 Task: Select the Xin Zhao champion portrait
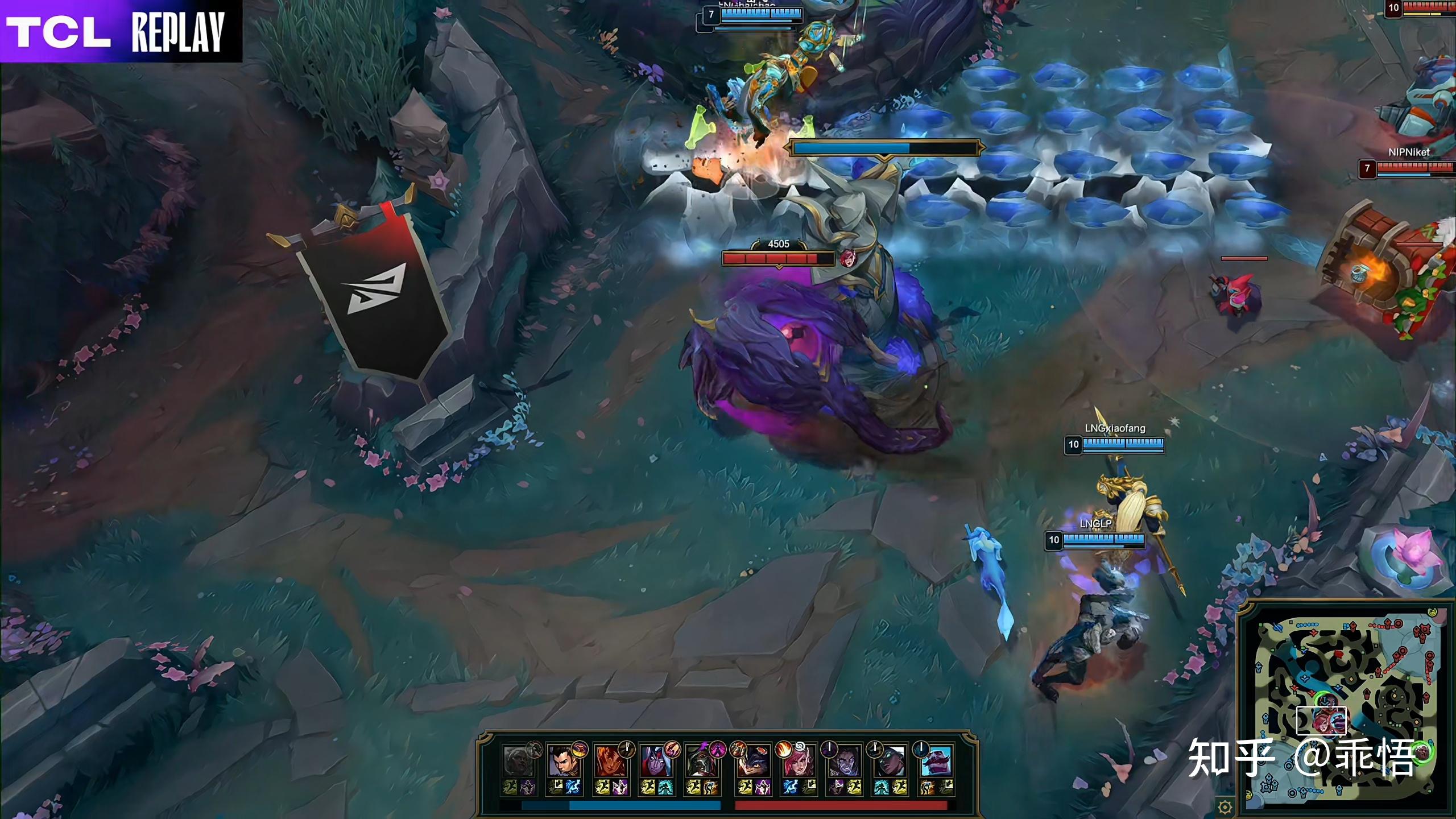[x=564, y=762]
